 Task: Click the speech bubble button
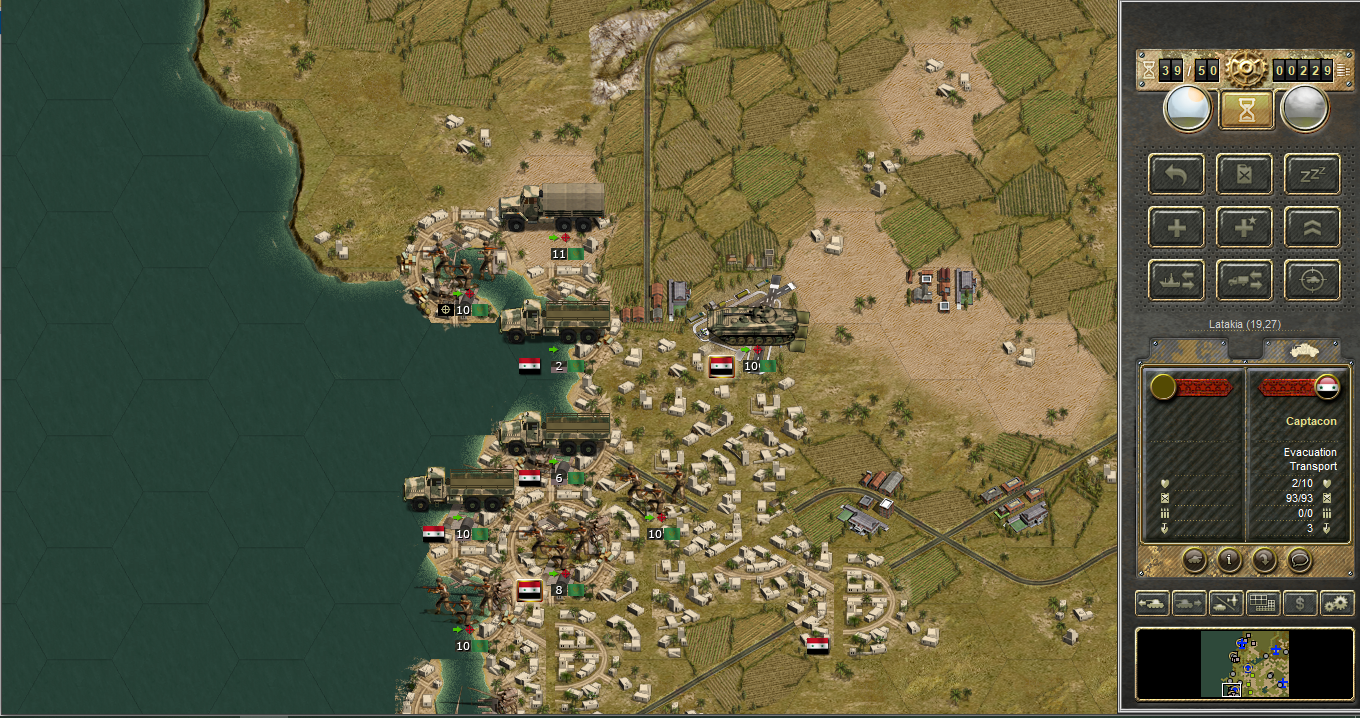(x=1299, y=560)
